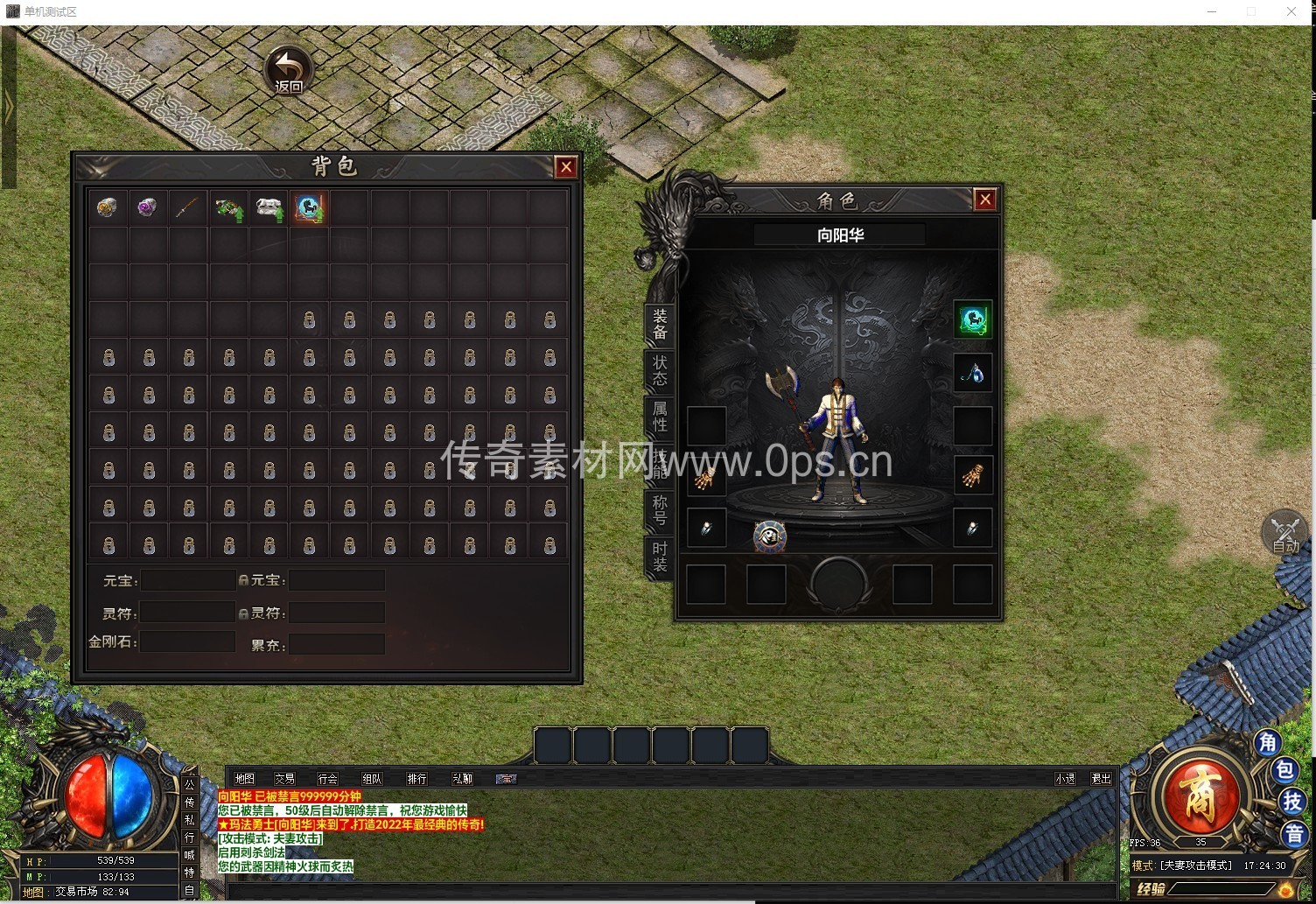
Task: Pick the wooden staff in the backpack
Action: click(188, 208)
